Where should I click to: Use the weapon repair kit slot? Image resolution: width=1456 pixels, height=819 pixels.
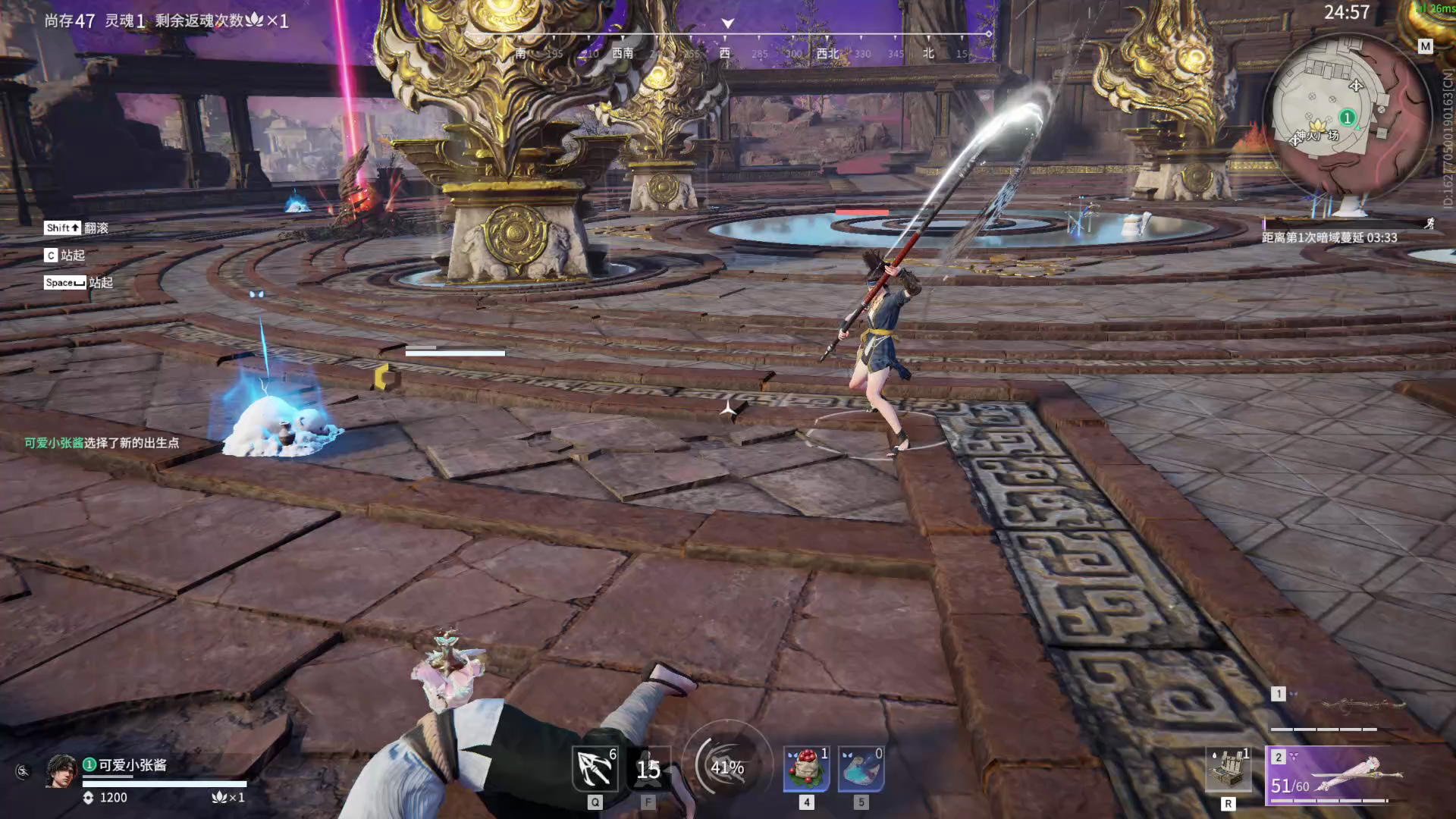click(x=1228, y=770)
